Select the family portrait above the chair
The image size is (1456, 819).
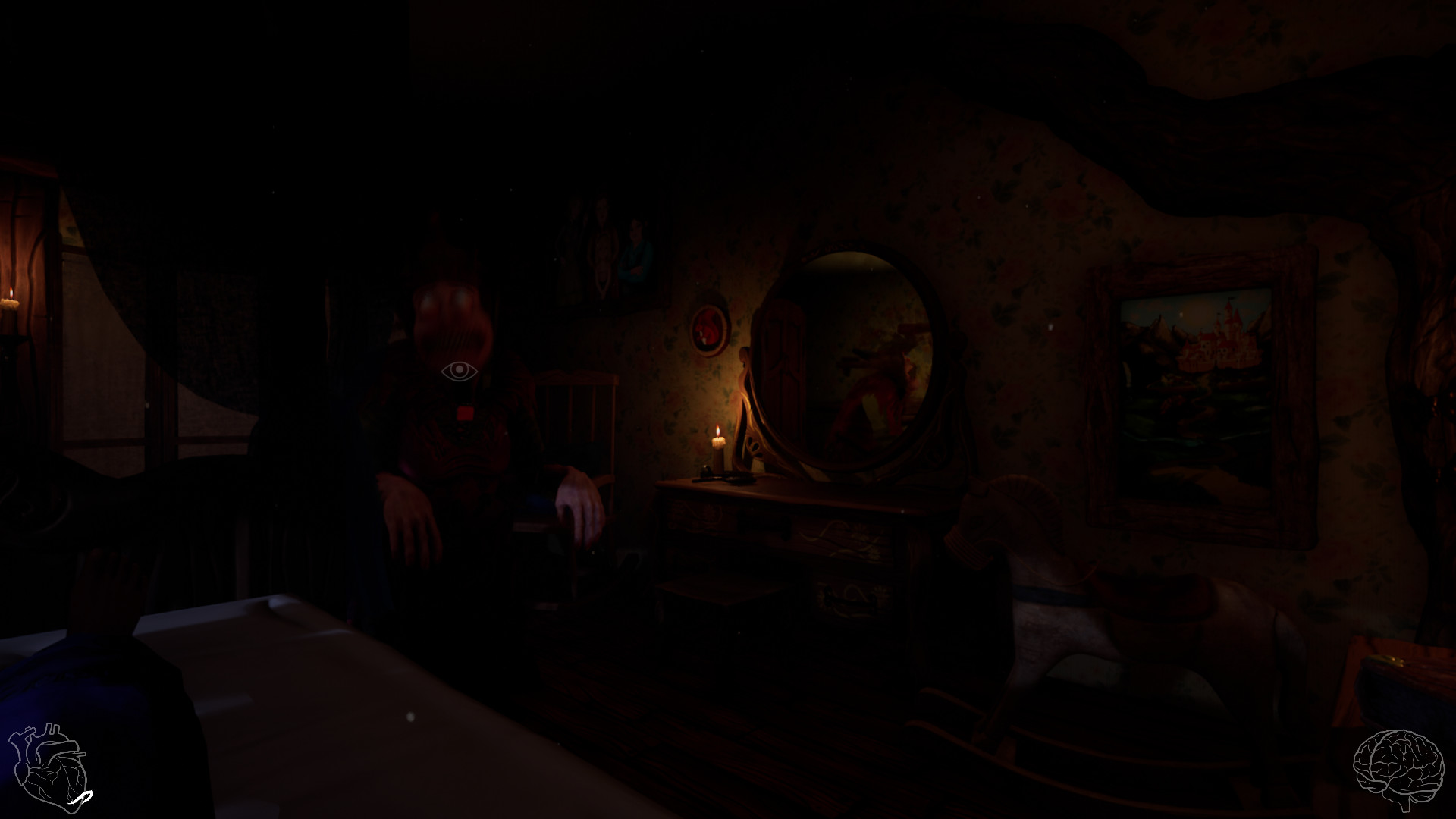point(607,250)
